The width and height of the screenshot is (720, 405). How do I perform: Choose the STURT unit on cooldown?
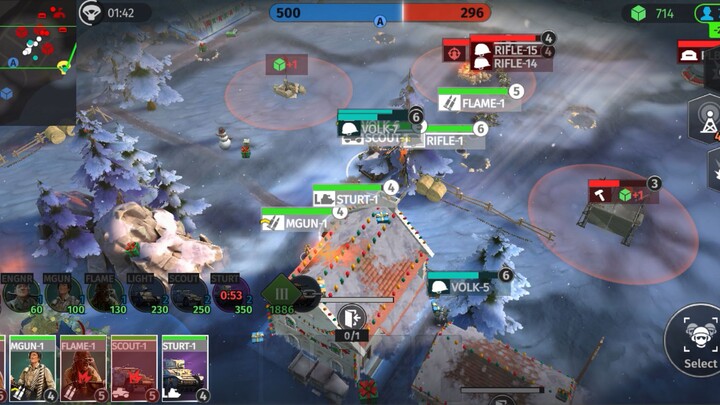pos(230,295)
